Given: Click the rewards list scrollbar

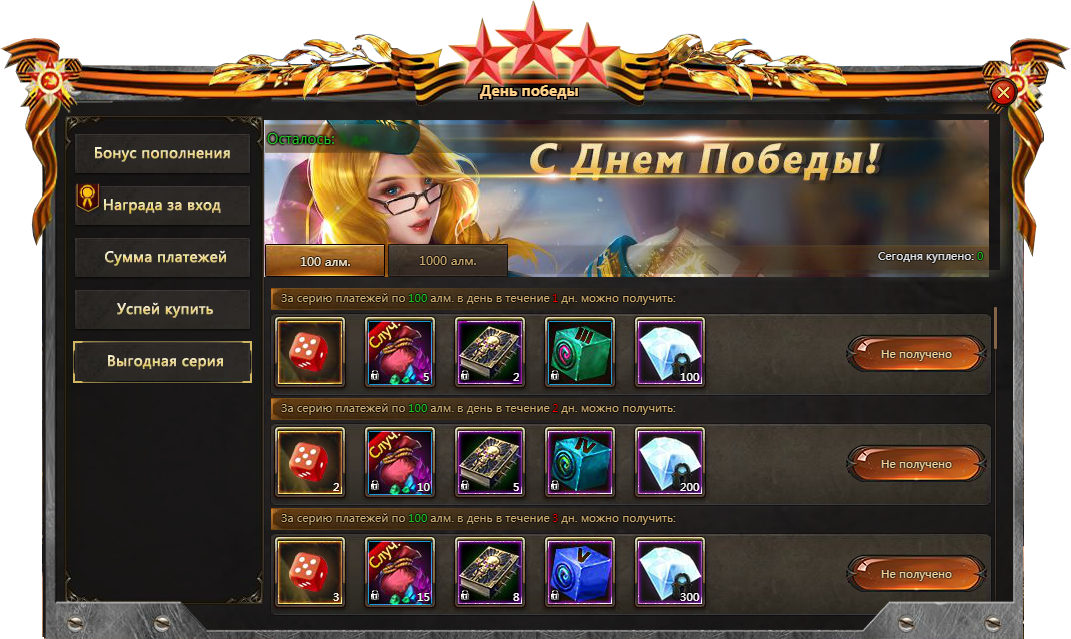Looking at the screenshot, I should (x=995, y=328).
